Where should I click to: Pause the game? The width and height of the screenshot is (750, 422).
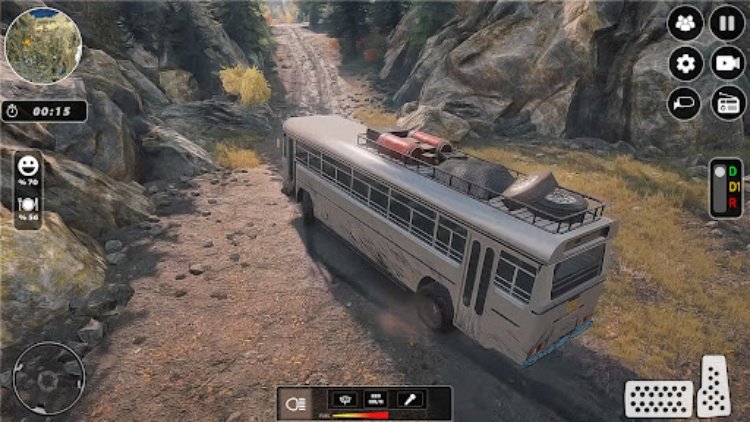coord(727,23)
